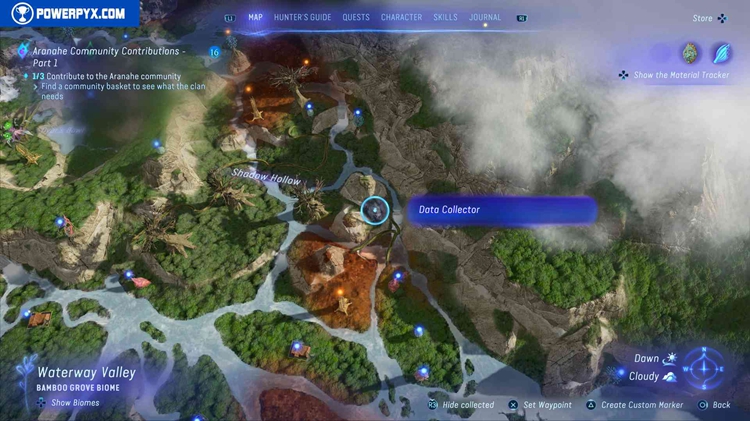Viewport: 750px width, 421px height.
Task: Open the Journal tab
Action: (485, 17)
